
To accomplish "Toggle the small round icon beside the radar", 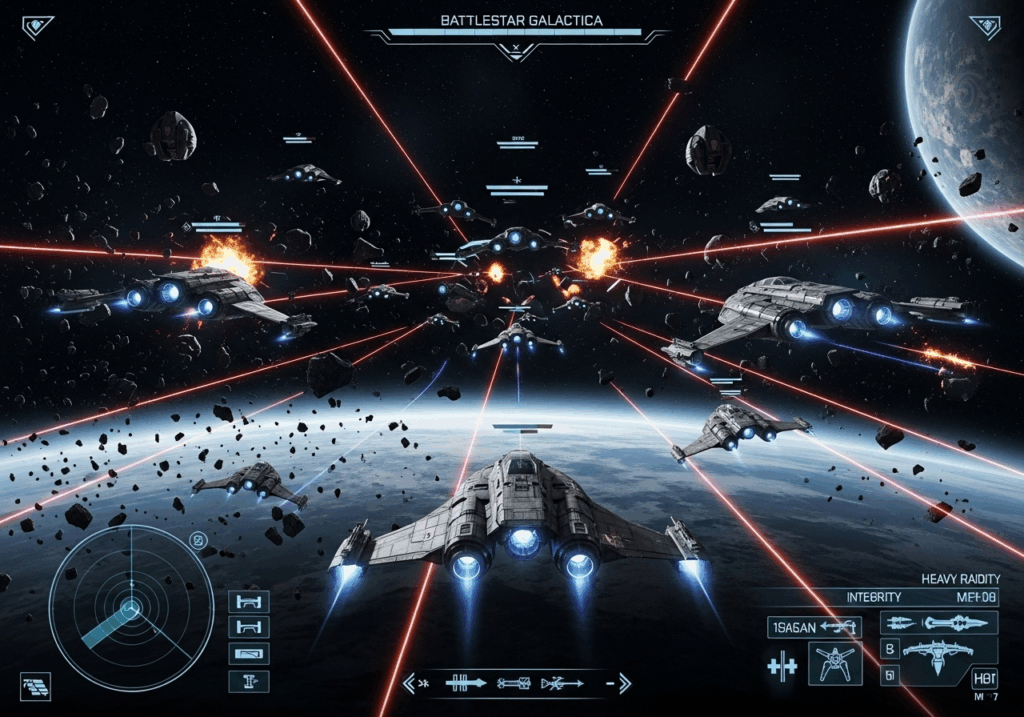I will coord(198,542).
